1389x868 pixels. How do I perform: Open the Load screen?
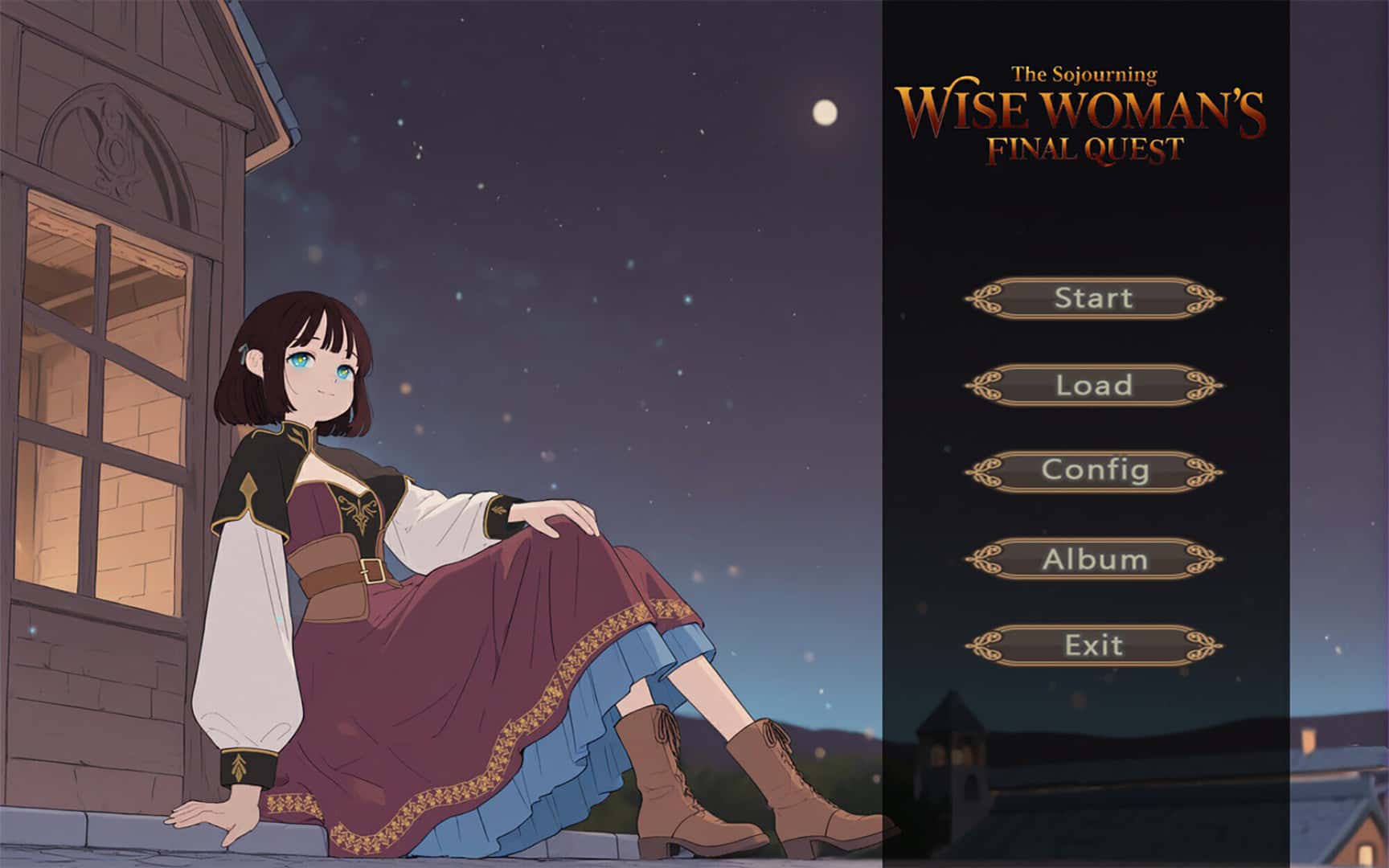1095,386
